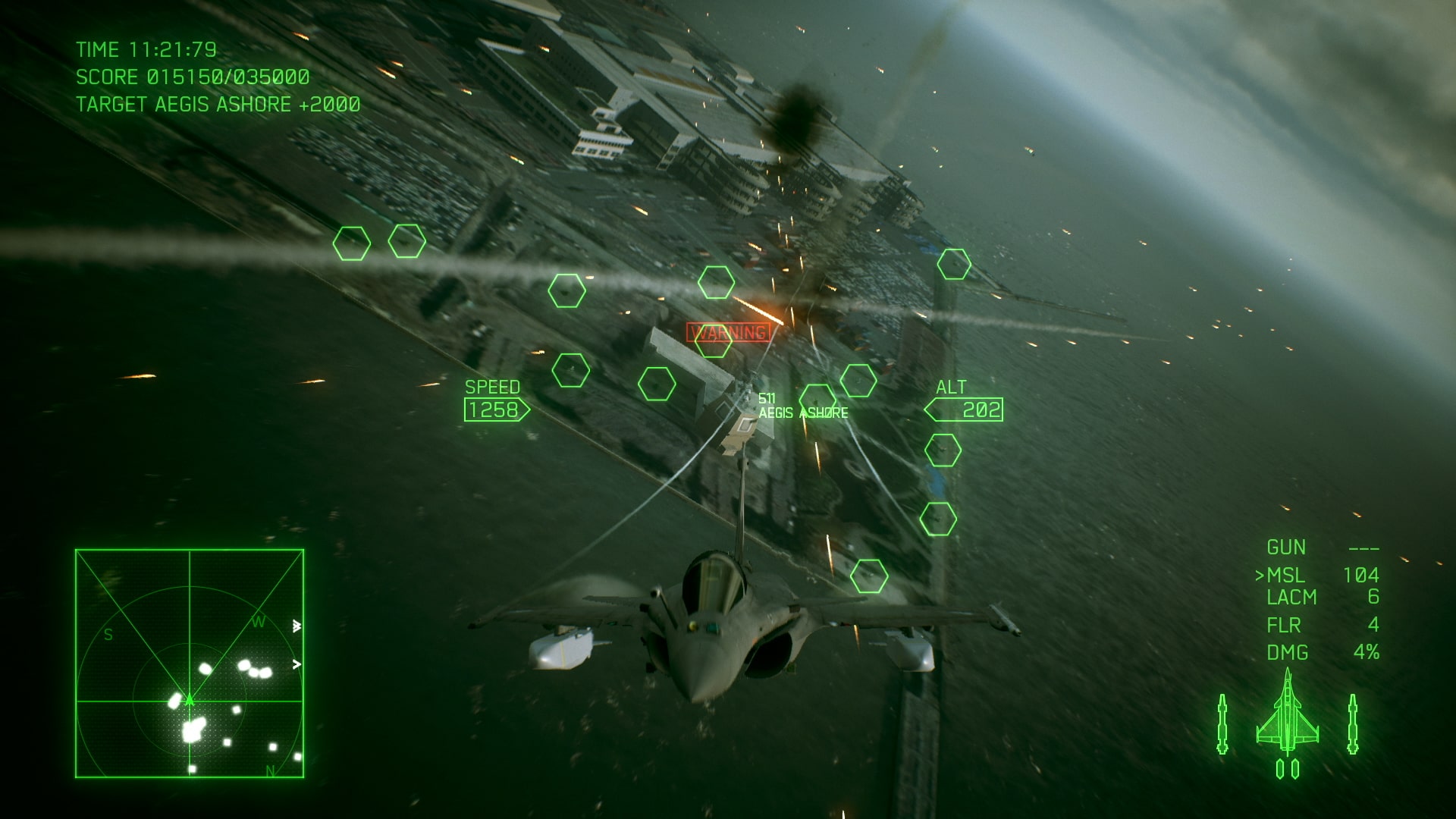Click the enemy cluster blip on the minimap

pyautogui.click(x=192, y=730)
